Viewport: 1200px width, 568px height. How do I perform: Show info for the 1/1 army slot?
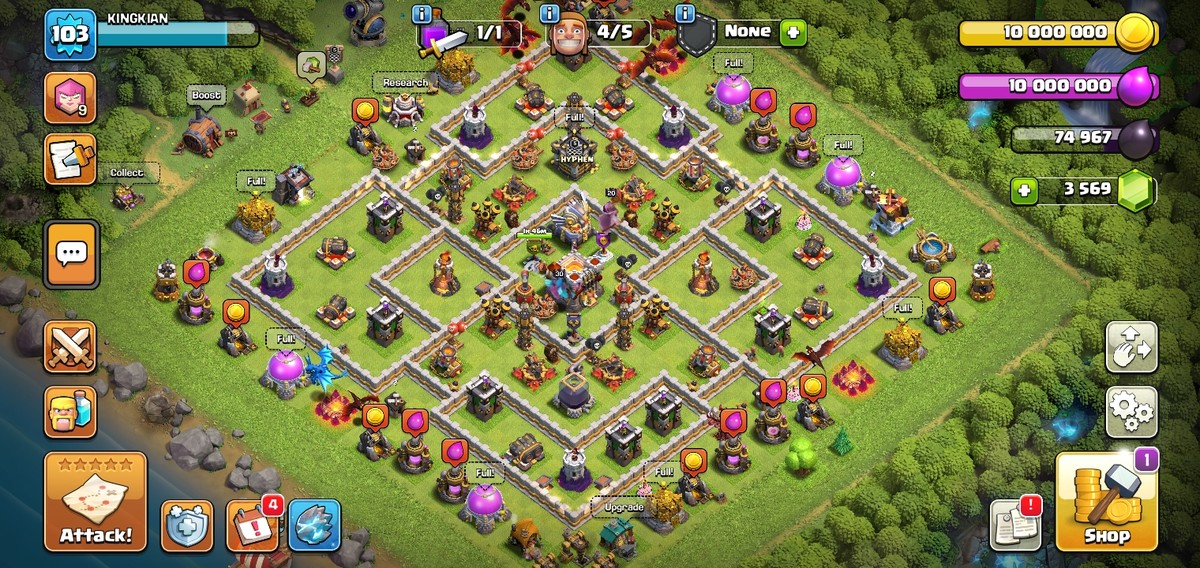click(422, 13)
